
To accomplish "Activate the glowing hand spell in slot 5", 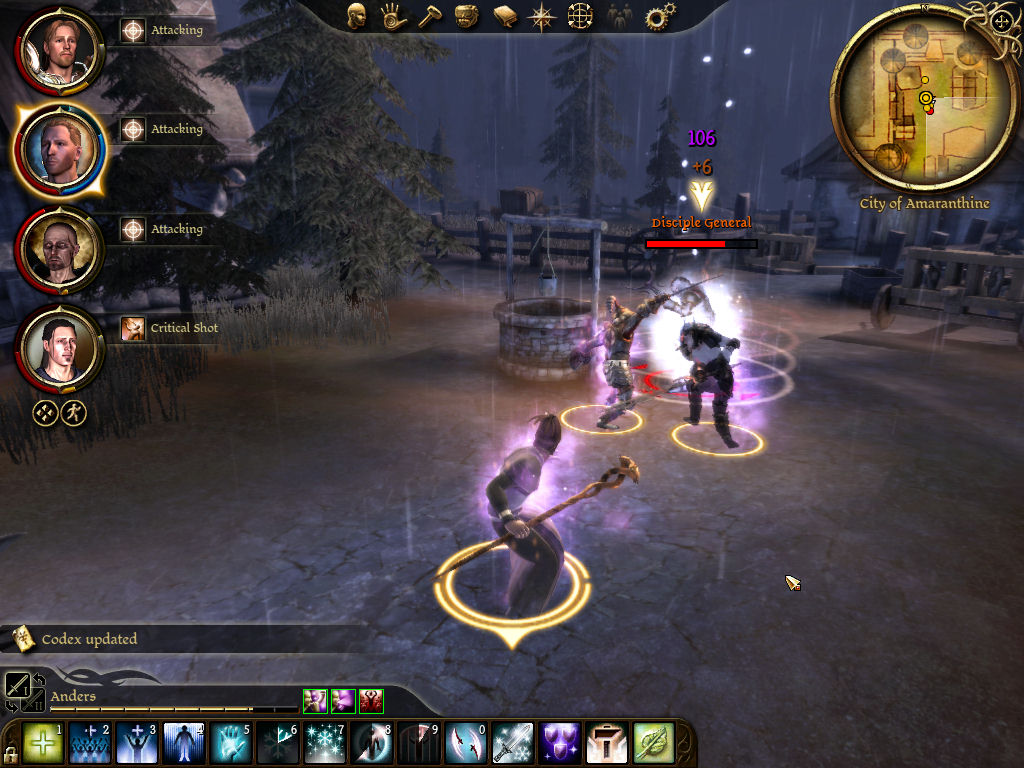I will click(x=230, y=744).
